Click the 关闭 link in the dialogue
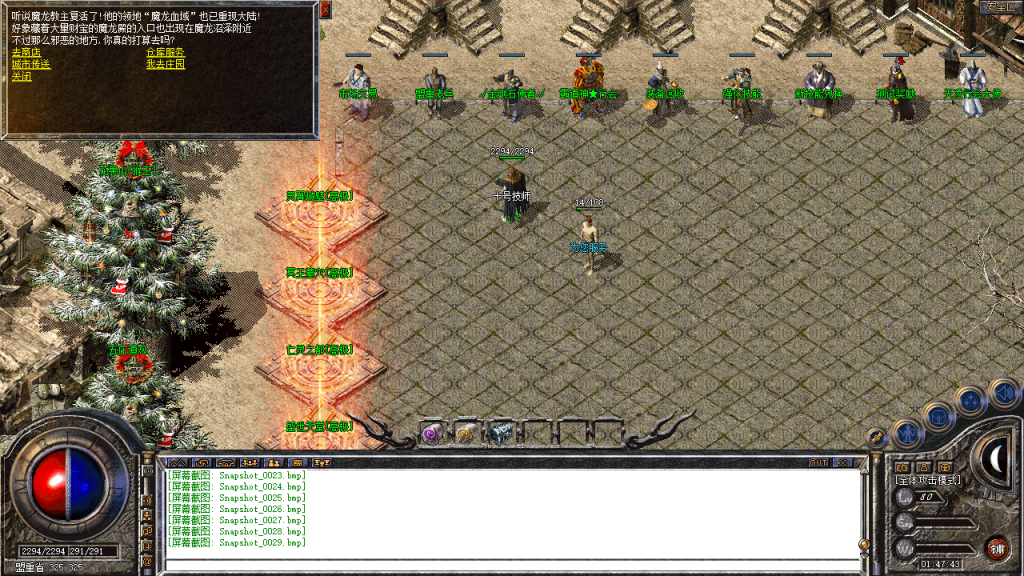Screen dimensions: 1024x576 point(21,76)
